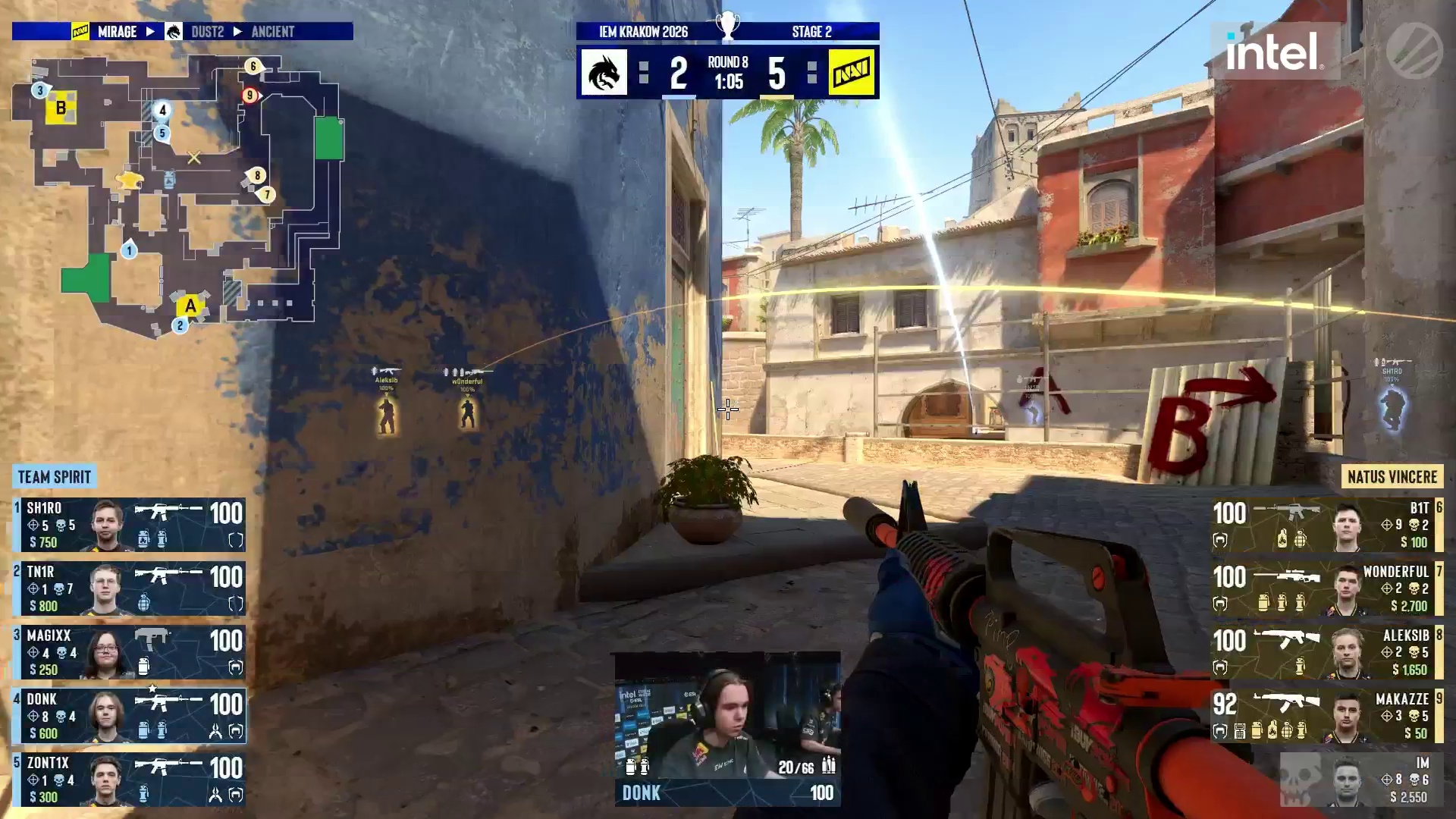Select MIRAGE in the map series bar
1456x819 pixels.
(x=117, y=32)
